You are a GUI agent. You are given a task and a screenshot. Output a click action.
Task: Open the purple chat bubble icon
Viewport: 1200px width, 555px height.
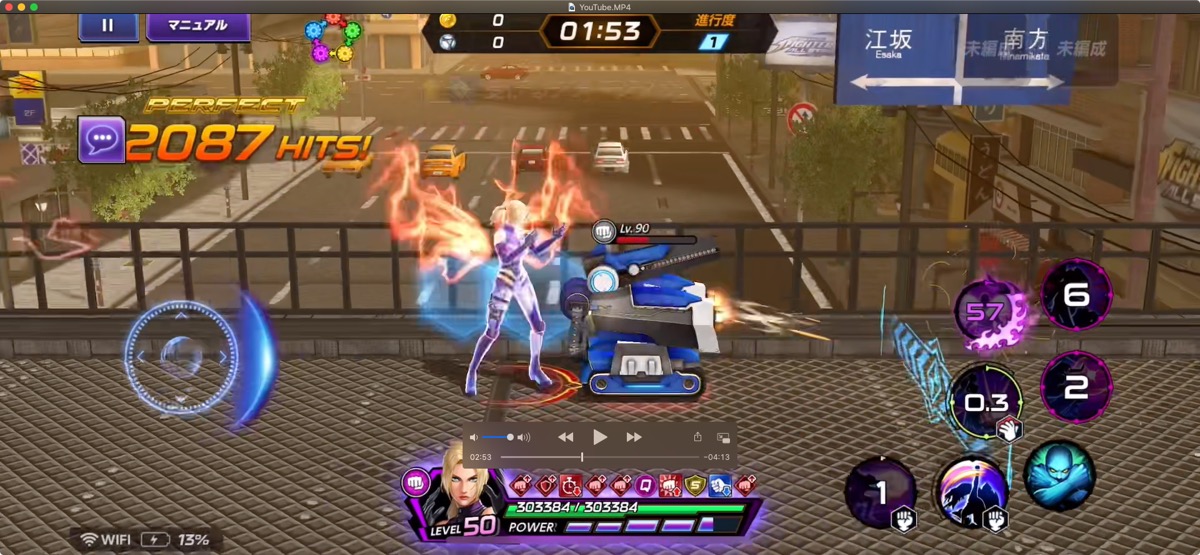click(101, 143)
